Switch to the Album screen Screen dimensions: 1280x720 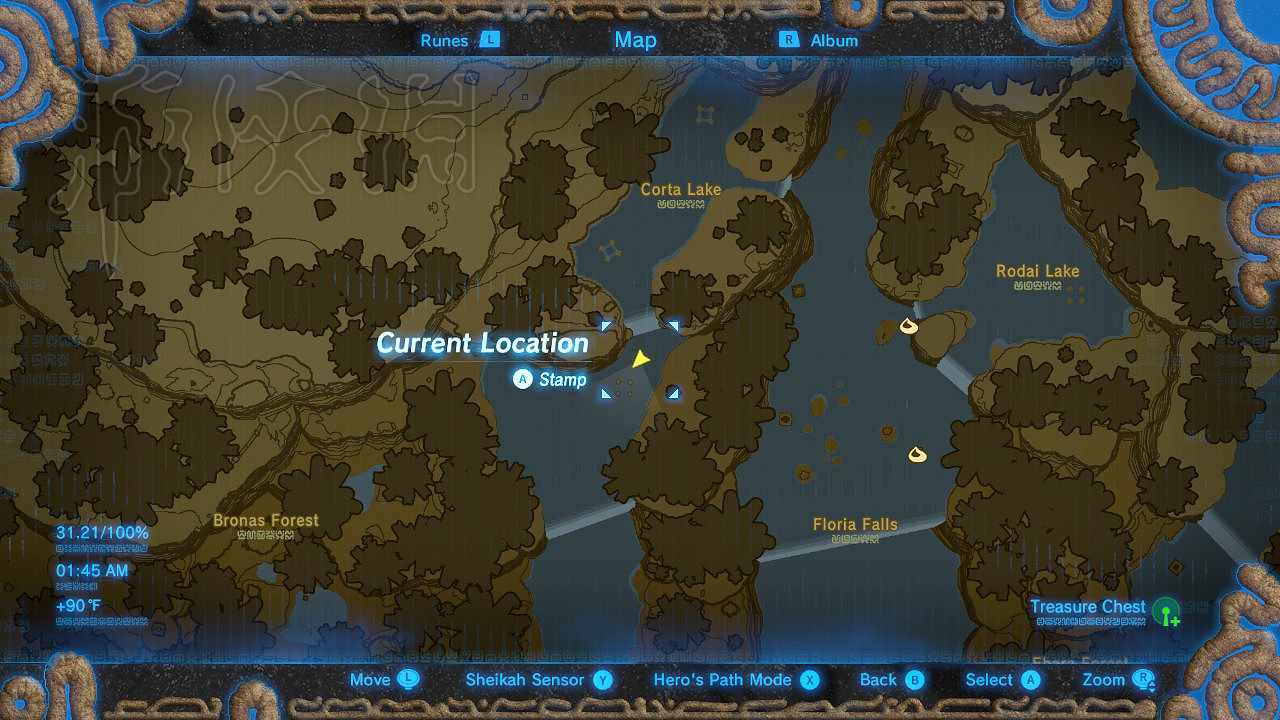point(836,40)
